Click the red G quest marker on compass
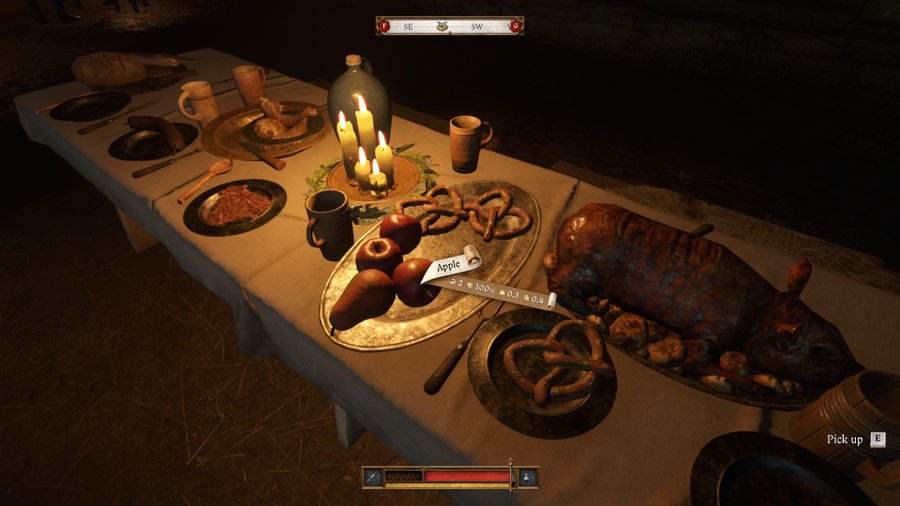The image size is (900, 506). pos(515,26)
